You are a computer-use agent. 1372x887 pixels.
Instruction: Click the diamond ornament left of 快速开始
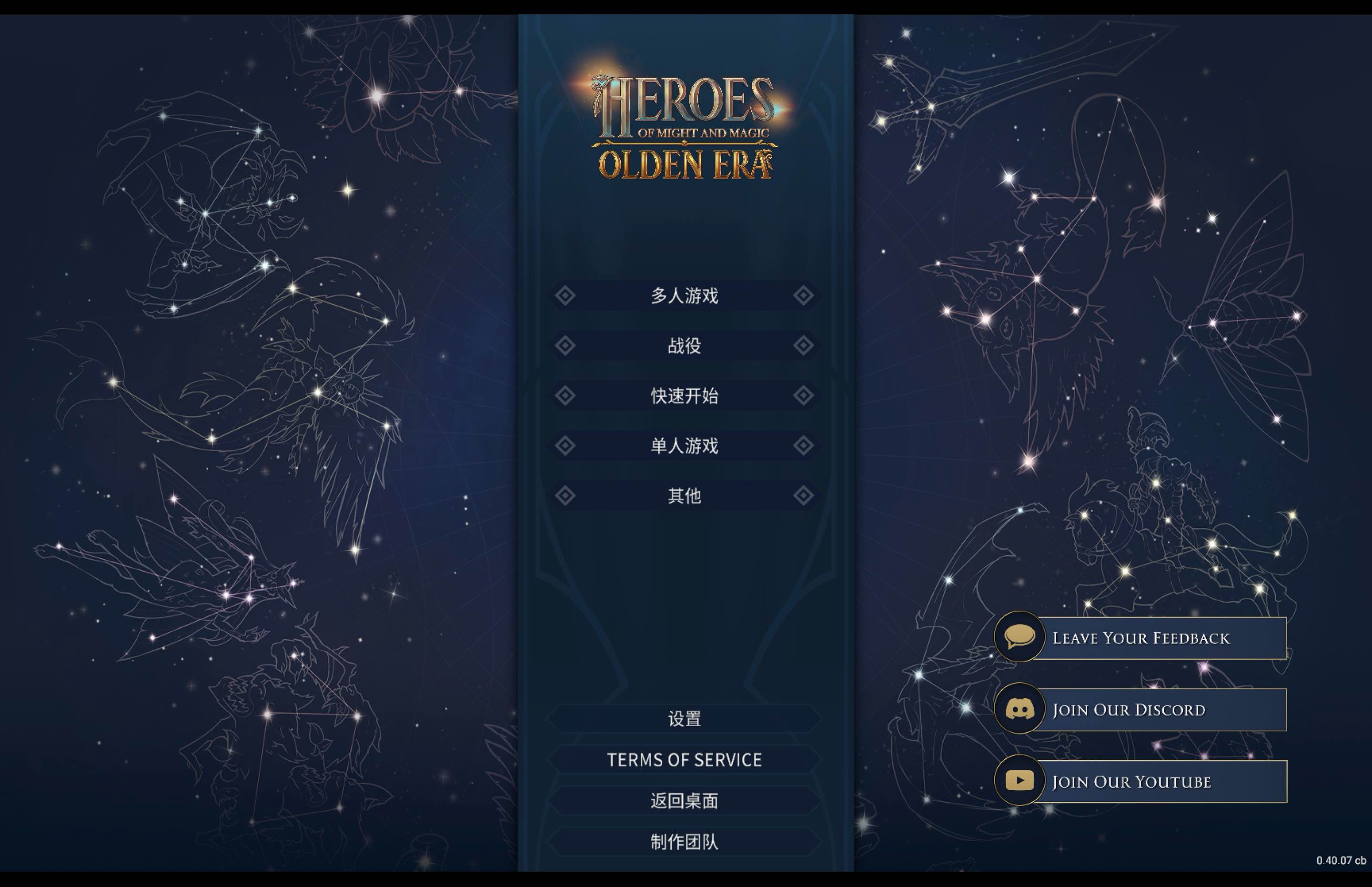[565, 395]
